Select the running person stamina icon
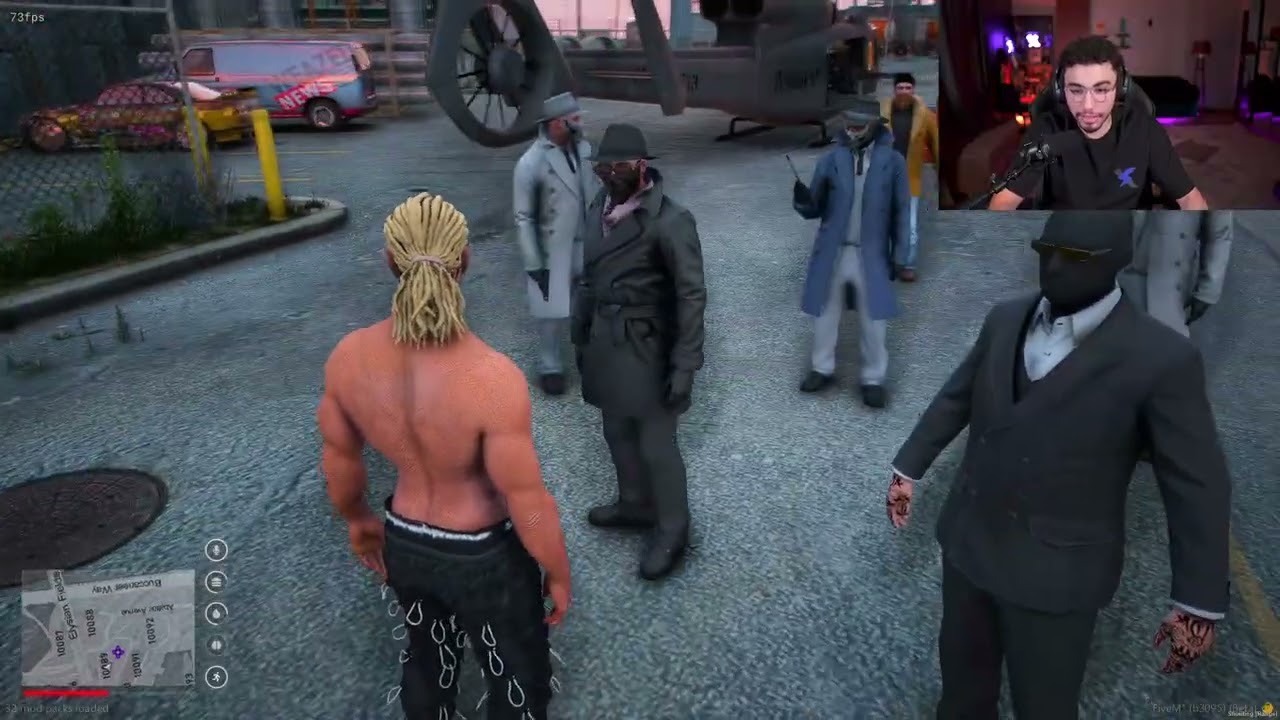The height and width of the screenshot is (720, 1280). (217, 678)
